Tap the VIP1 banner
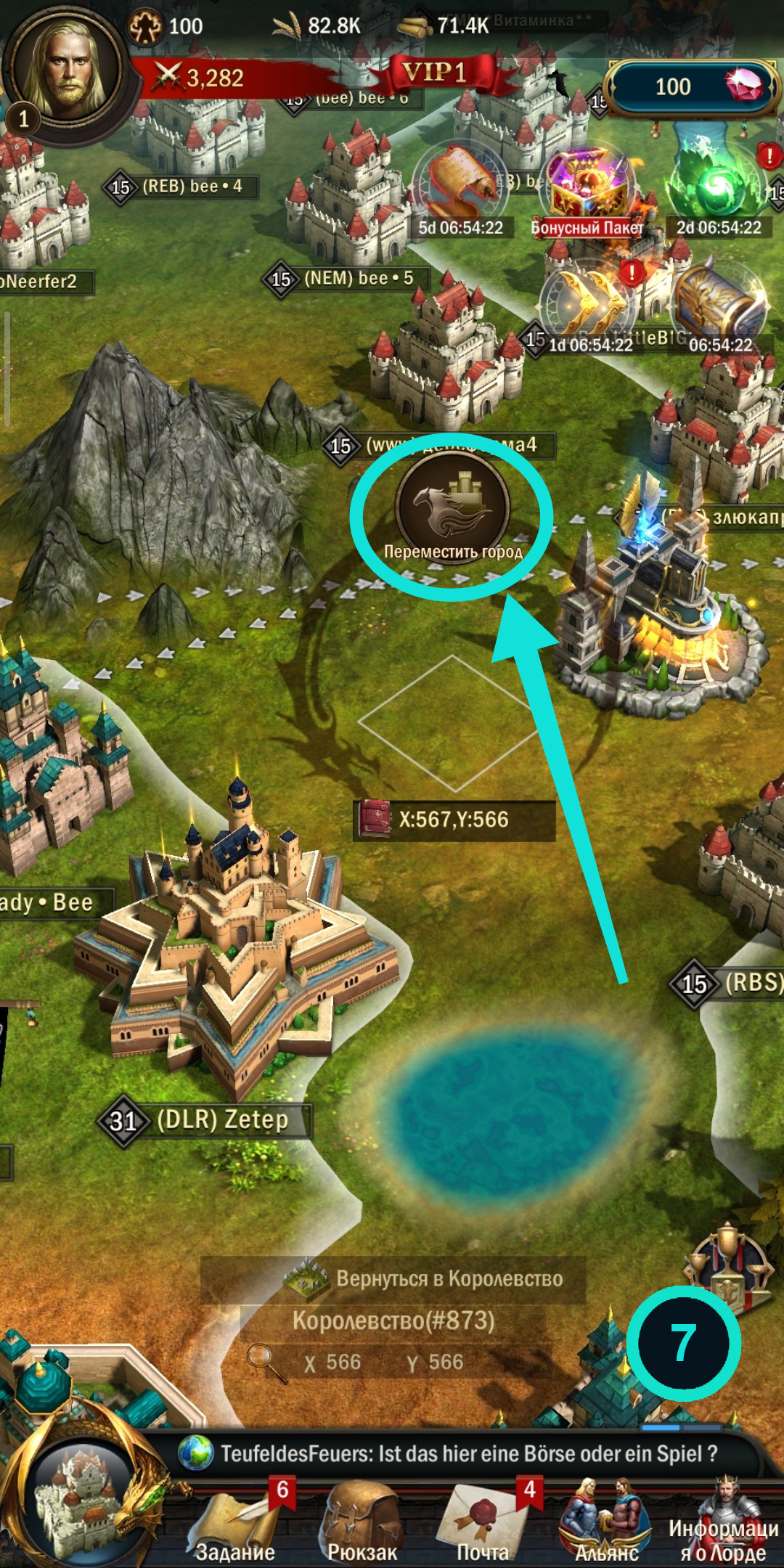The height and width of the screenshot is (1568, 784). (434, 73)
